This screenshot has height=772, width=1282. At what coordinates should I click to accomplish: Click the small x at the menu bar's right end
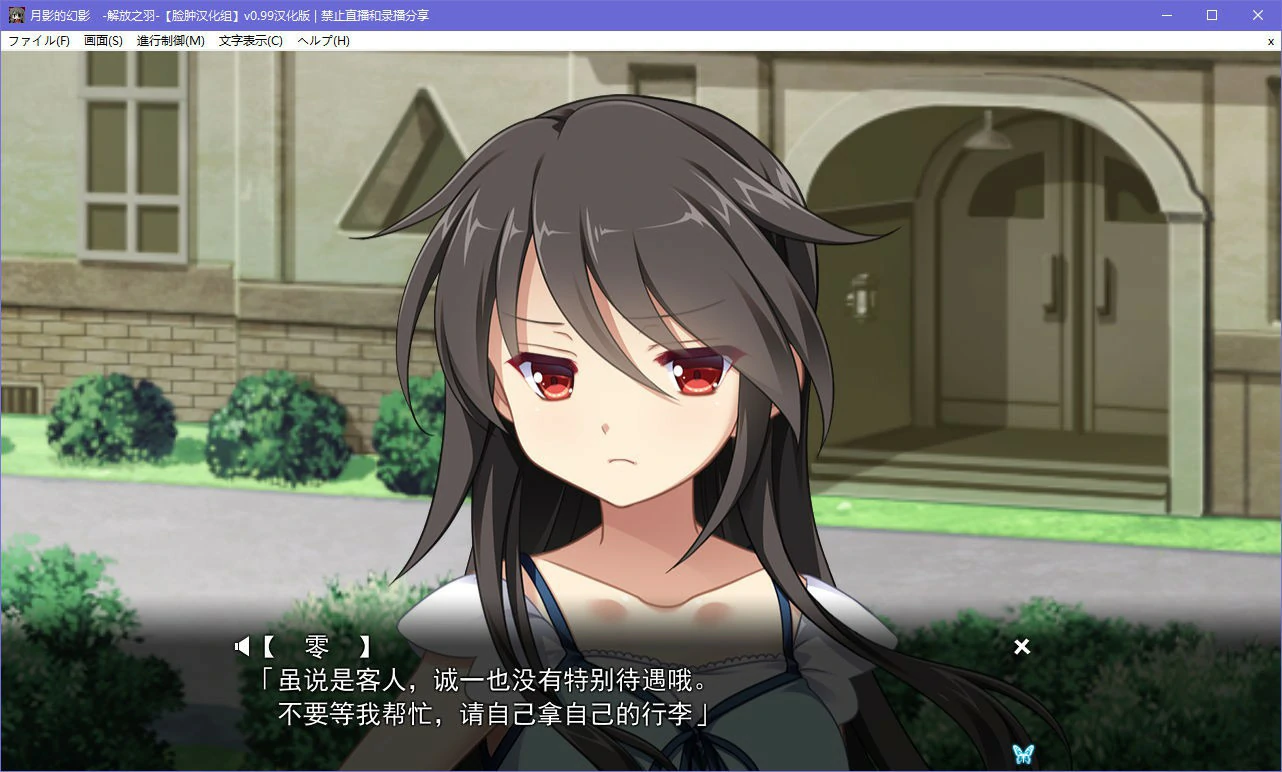[1270, 41]
